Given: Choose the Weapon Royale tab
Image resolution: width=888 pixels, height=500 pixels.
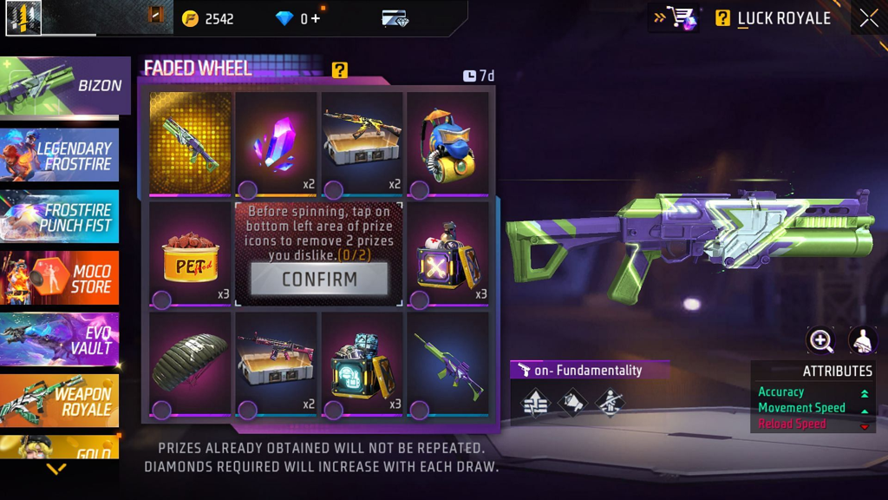Looking at the screenshot, I should (60, 400).
